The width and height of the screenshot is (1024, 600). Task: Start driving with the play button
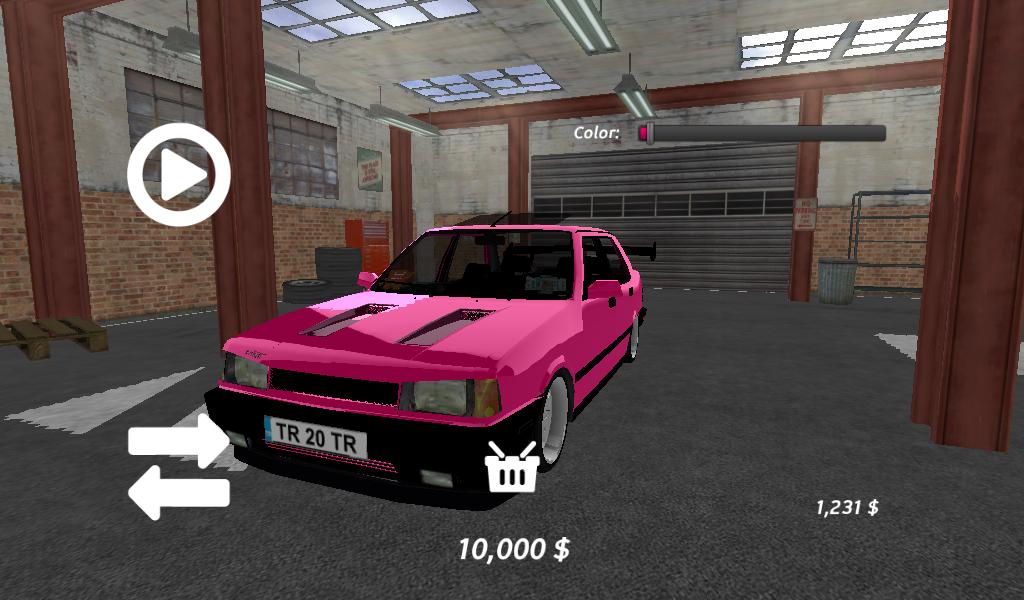[179, 175]
